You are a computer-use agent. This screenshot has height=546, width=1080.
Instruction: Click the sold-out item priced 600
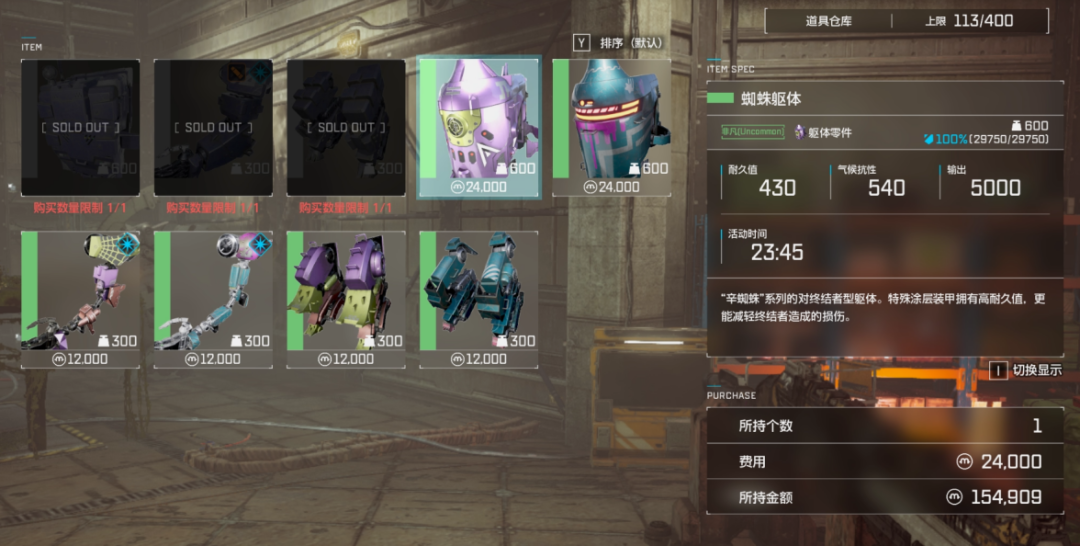(x=81, y=127)
